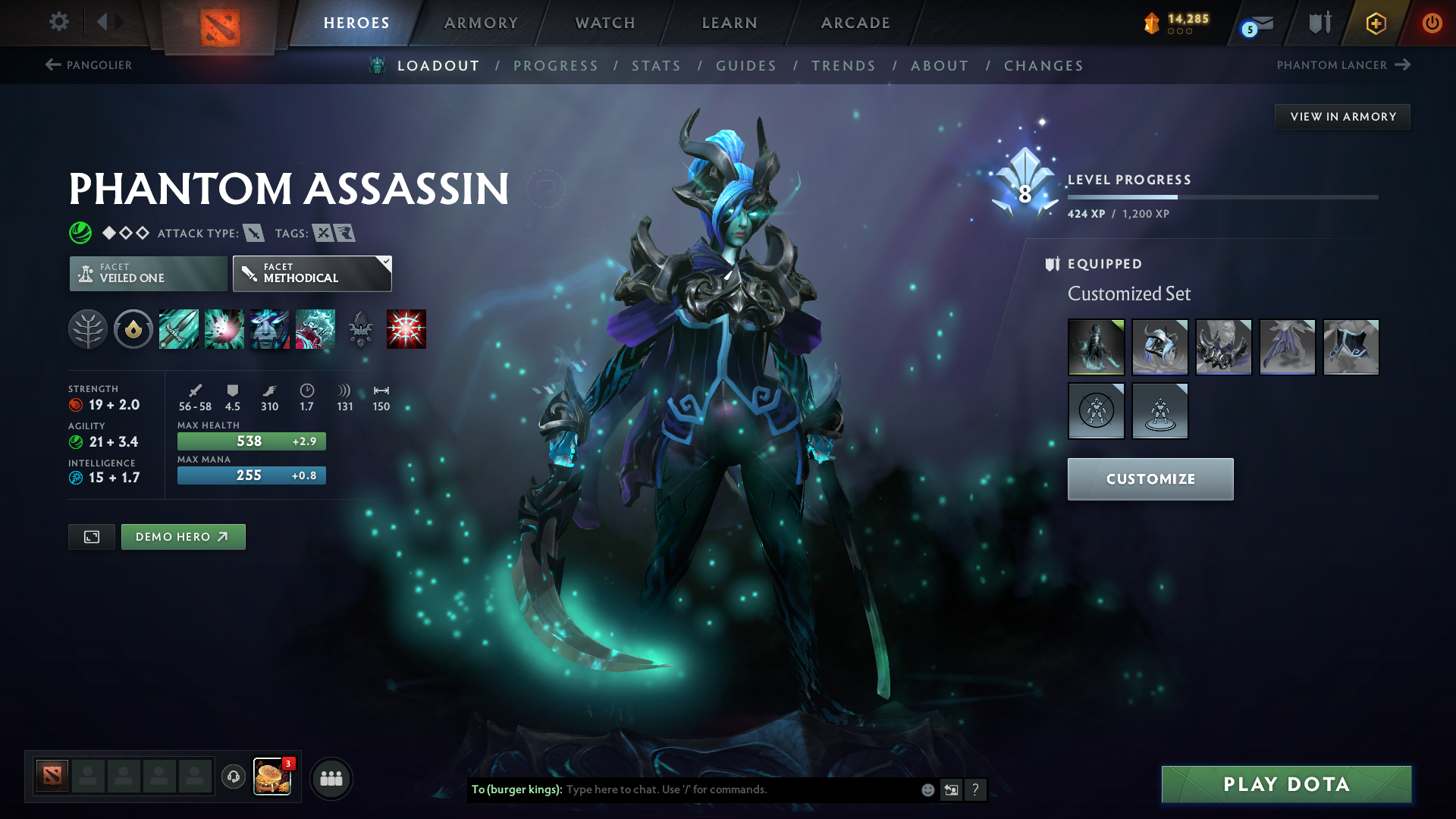This screenshot has height=819, width=1456.
Task: Click the Blur ability icon
Action: 270,329
